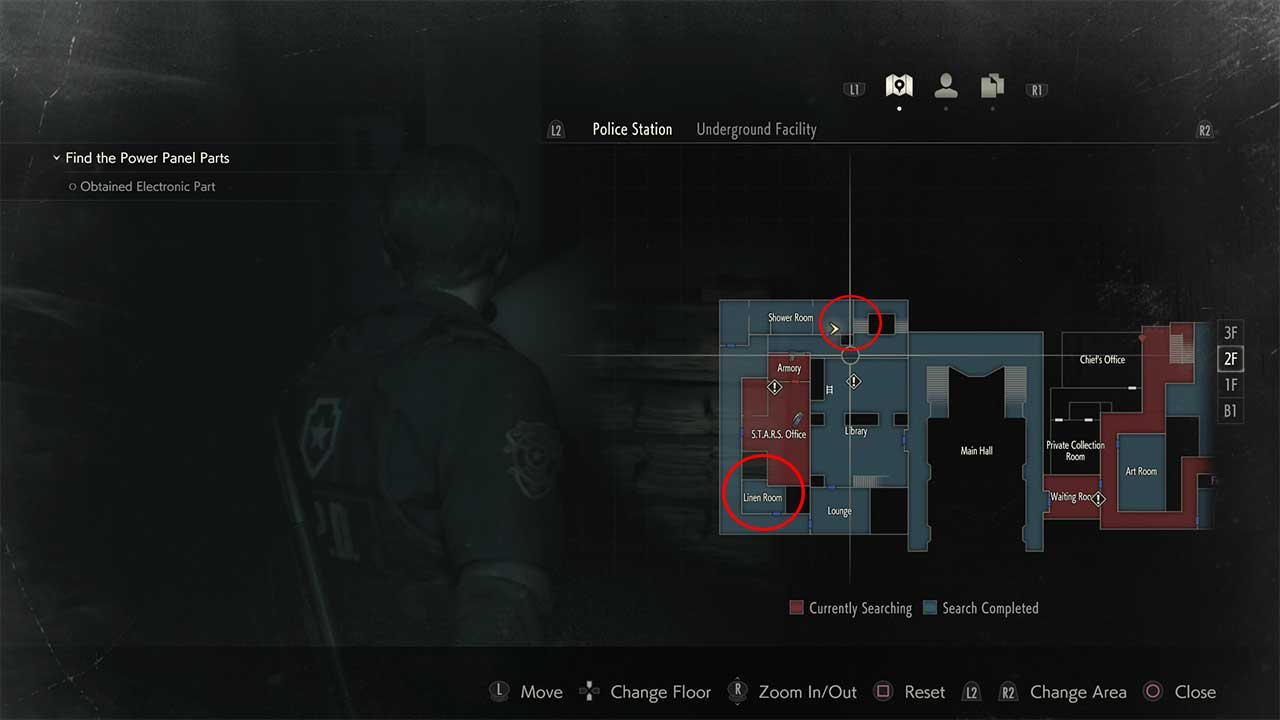Open the Files/Records icon
The width and height of the screenshot is (1280, 720).
(991, 87)
